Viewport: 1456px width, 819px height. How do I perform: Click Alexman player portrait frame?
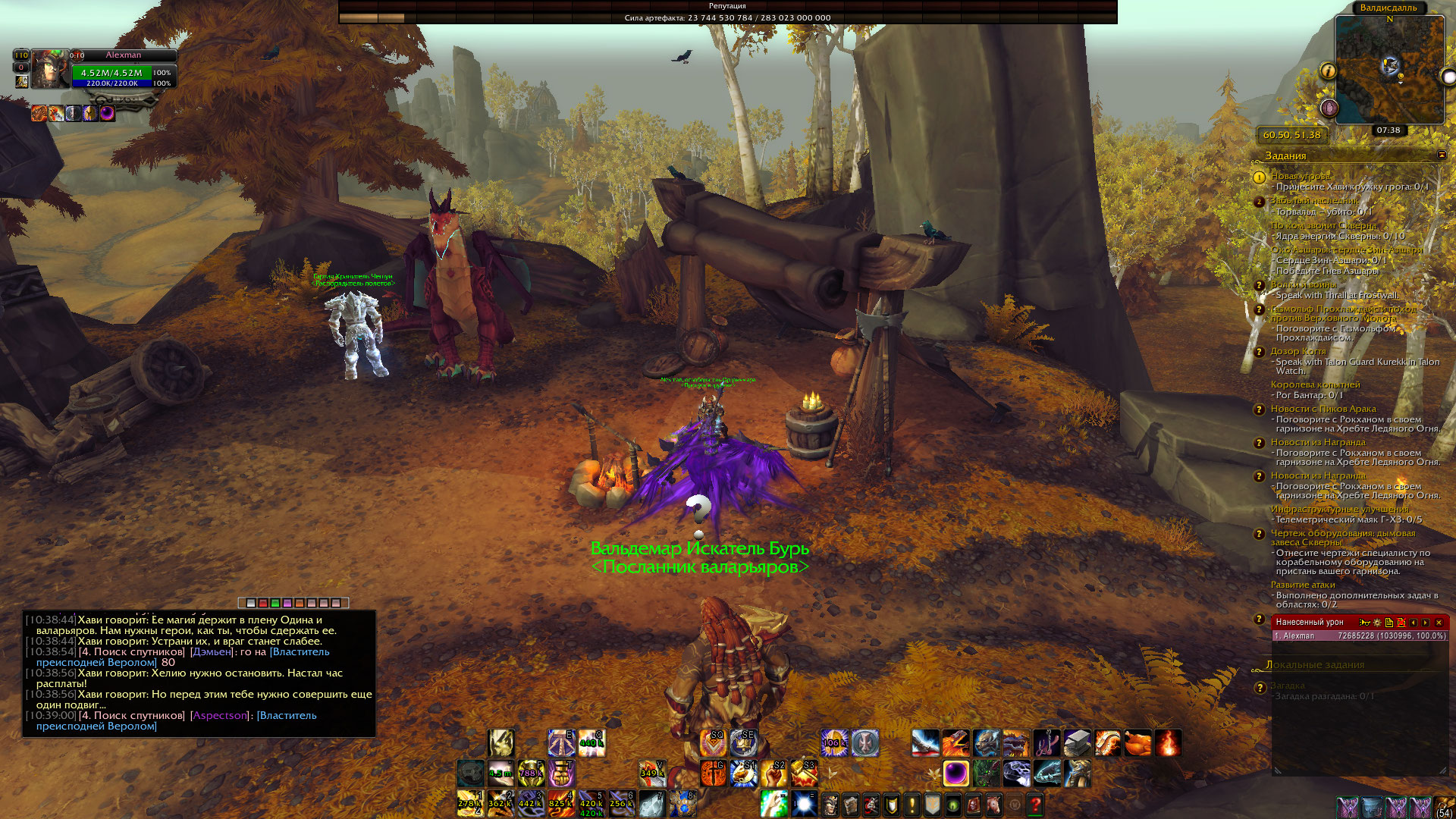pos(49,70)
